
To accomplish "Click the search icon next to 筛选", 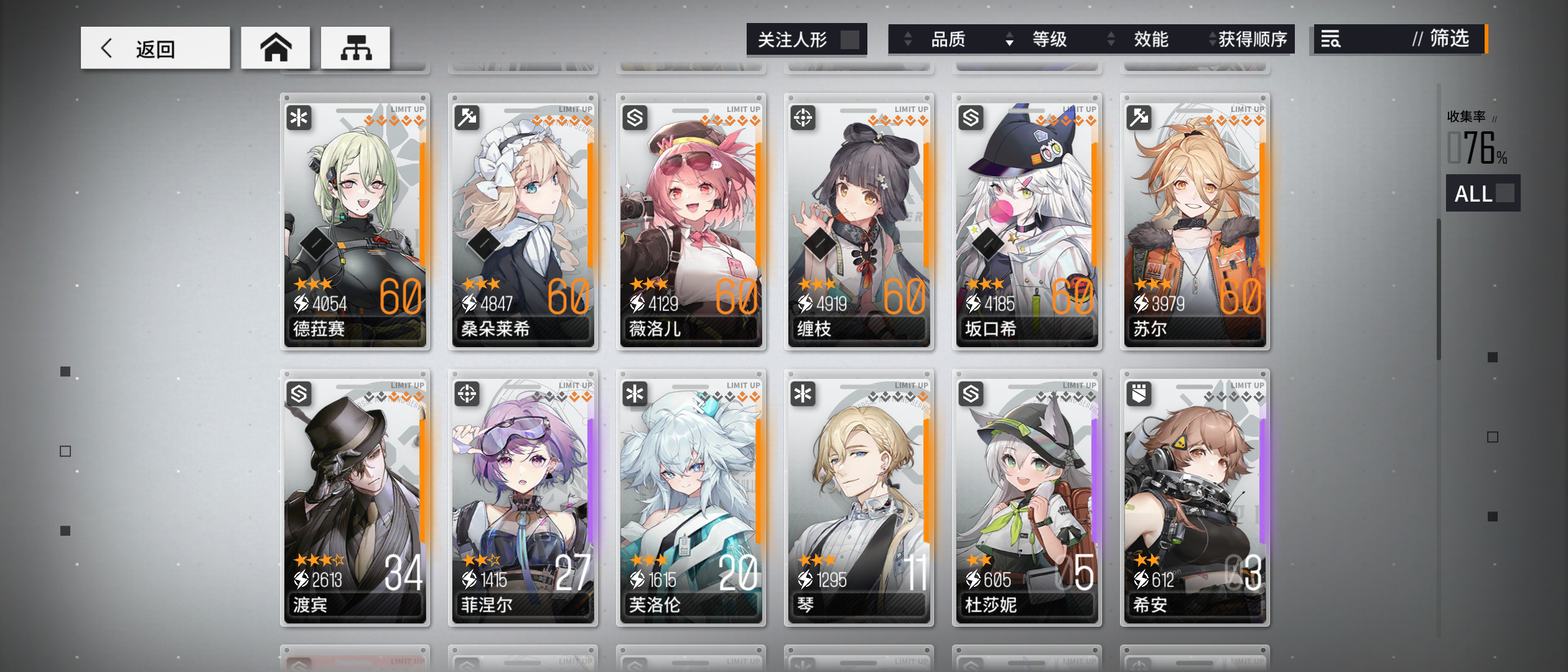I will pyautogui.click(x=1332, y=40).
